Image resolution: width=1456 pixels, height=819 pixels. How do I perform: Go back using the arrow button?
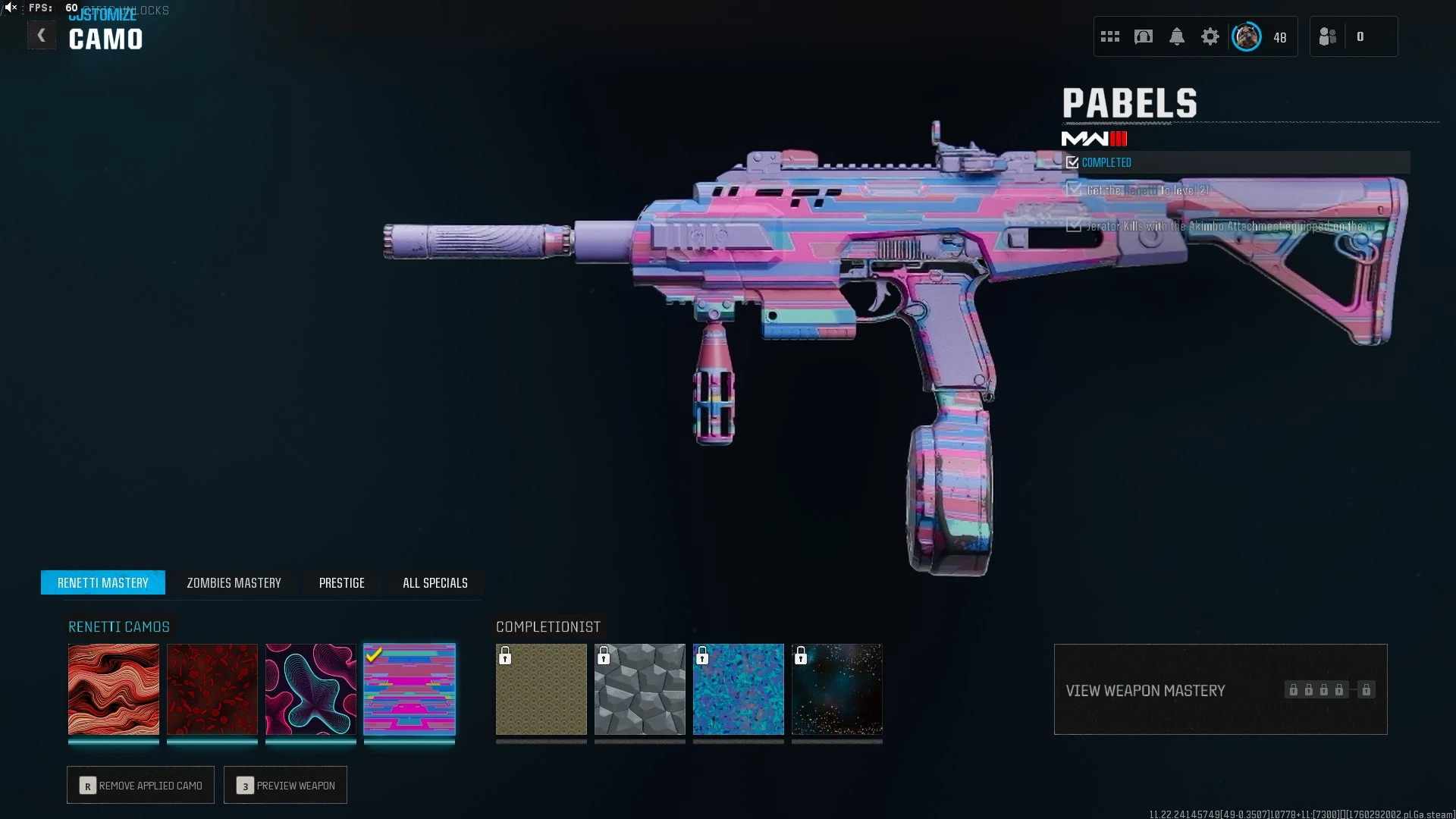(41, 36)
